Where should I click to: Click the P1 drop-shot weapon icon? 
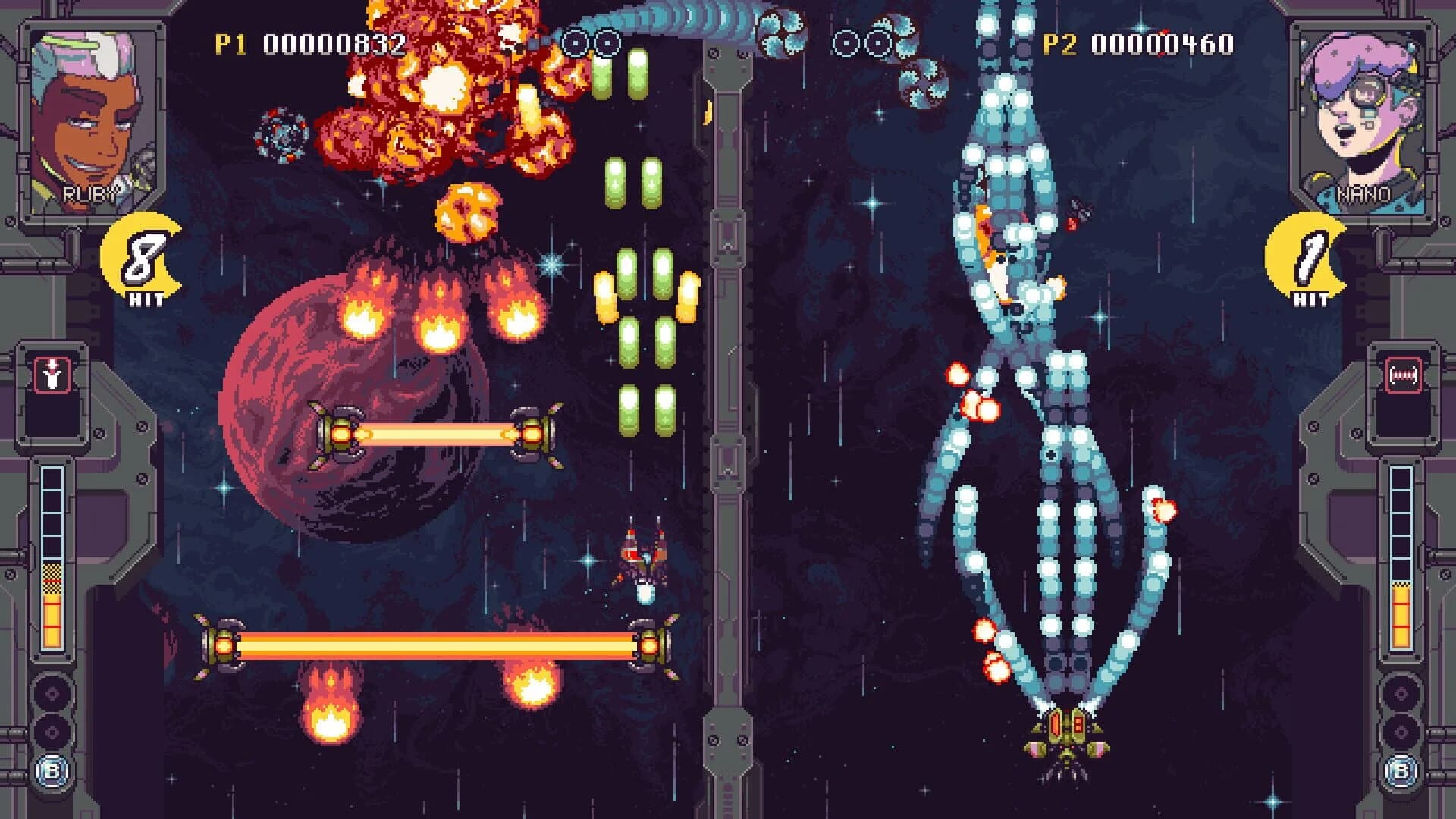52,374
